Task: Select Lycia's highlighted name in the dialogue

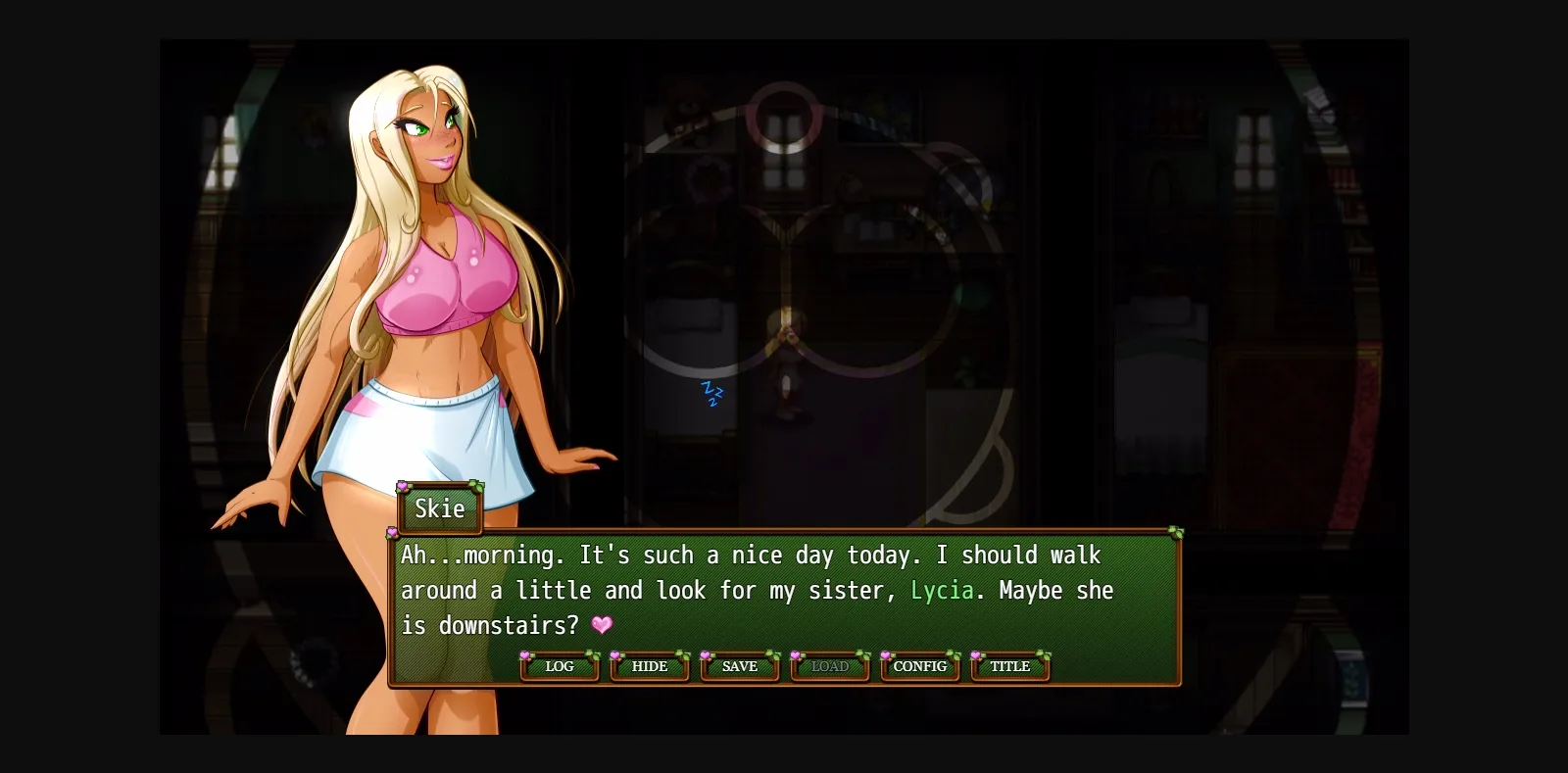Action: [x=942, y=590]
